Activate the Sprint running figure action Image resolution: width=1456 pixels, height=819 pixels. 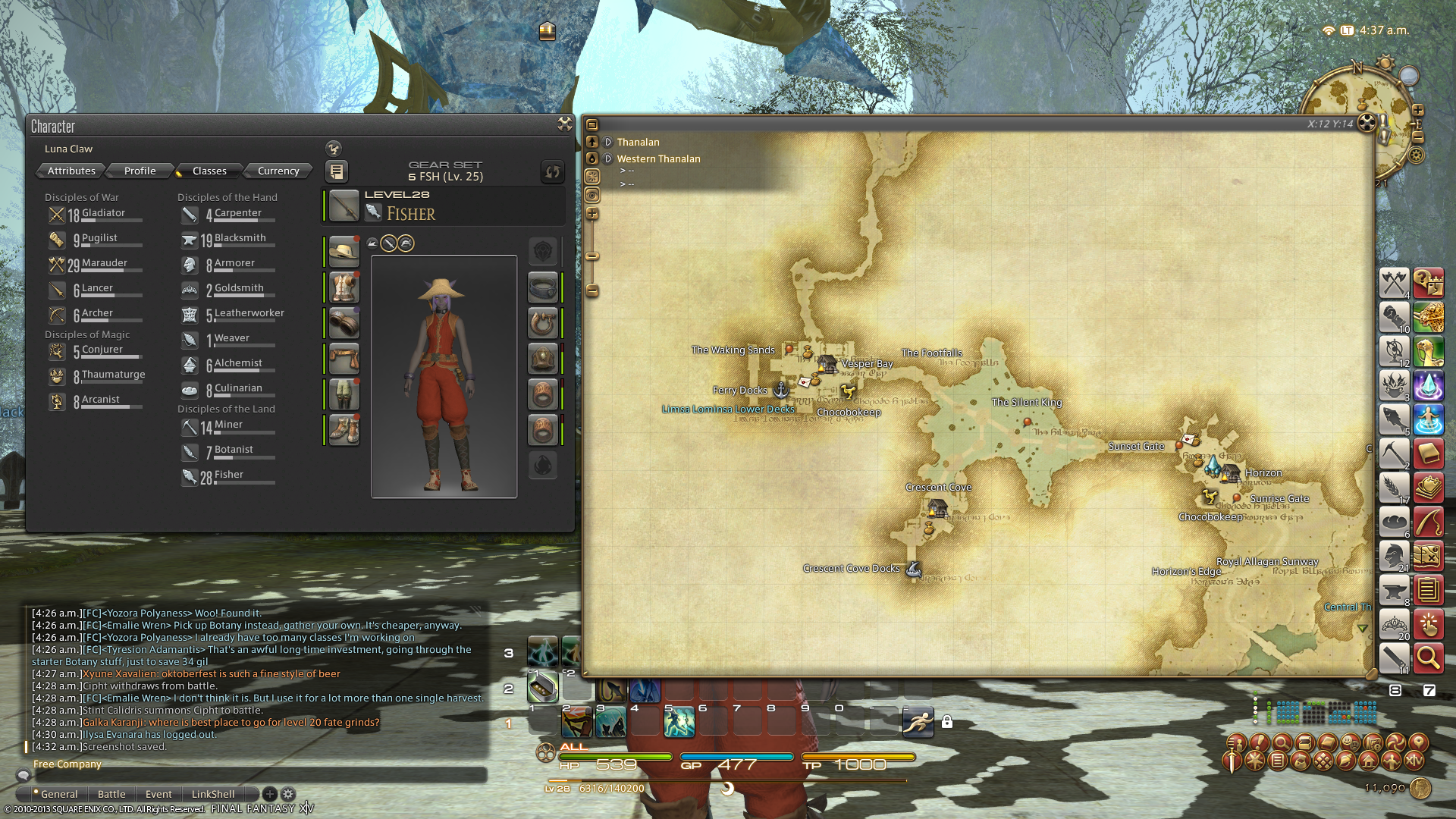[x=918, y=722]
